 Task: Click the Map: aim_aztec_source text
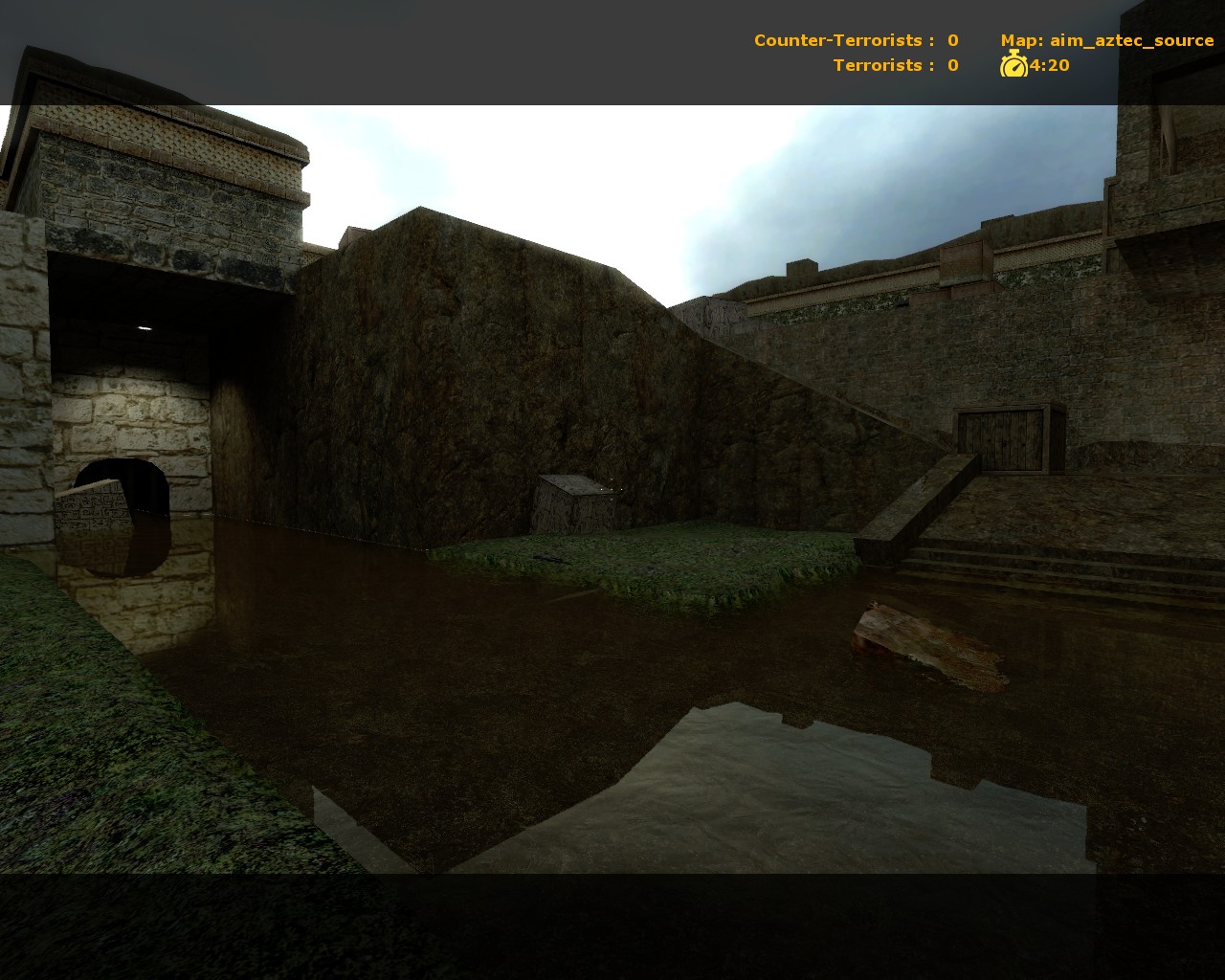1105,40
